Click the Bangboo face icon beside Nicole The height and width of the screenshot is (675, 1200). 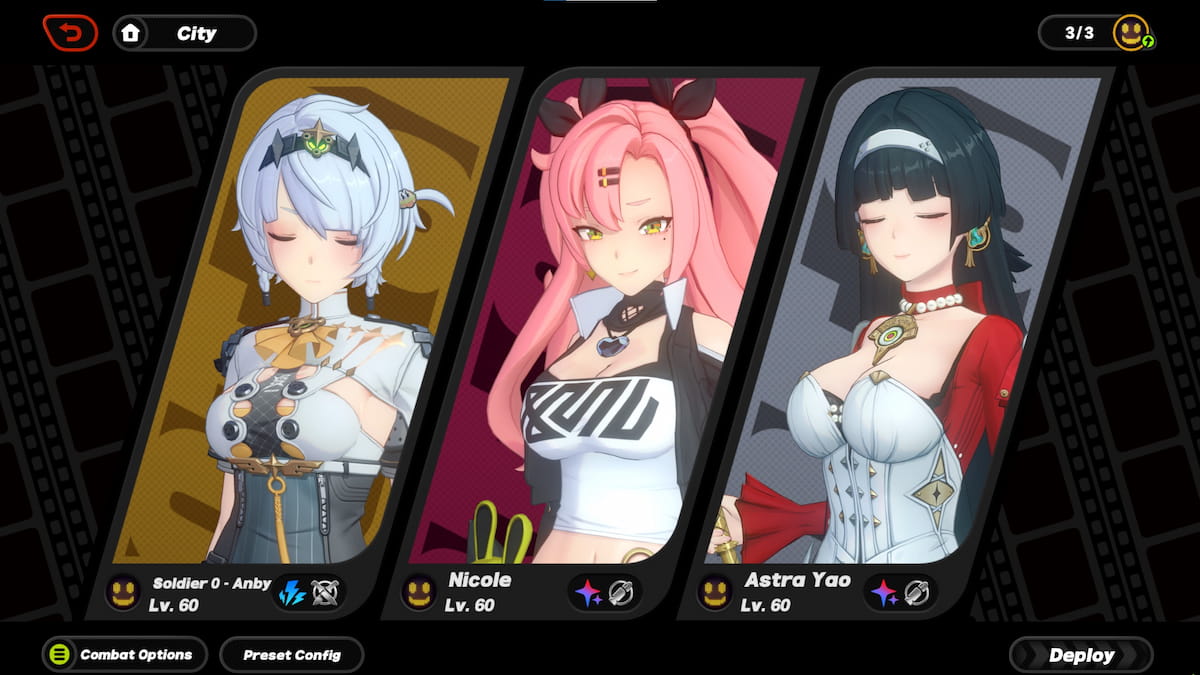[418, 593]
